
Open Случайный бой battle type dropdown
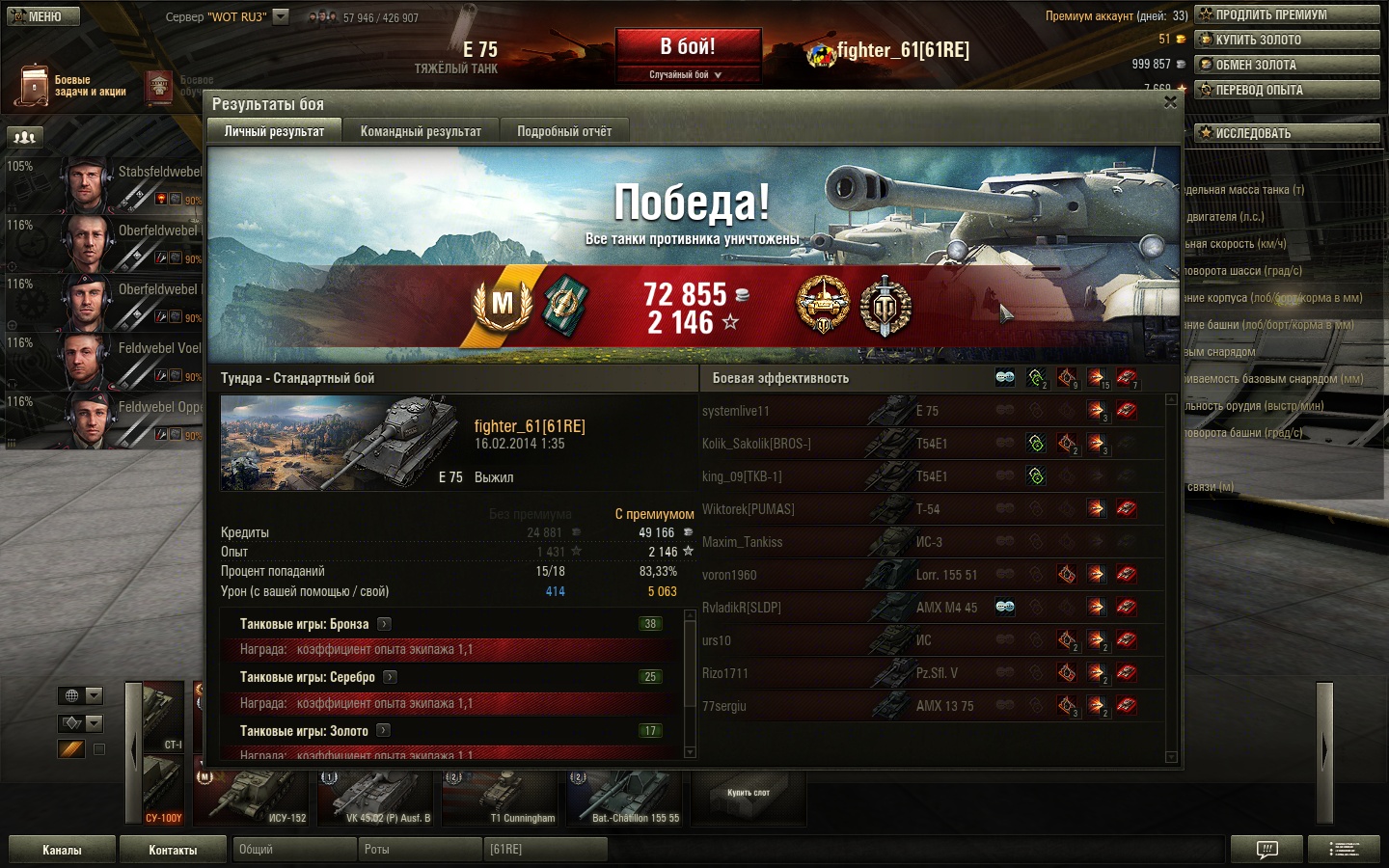tap(686, 74)
